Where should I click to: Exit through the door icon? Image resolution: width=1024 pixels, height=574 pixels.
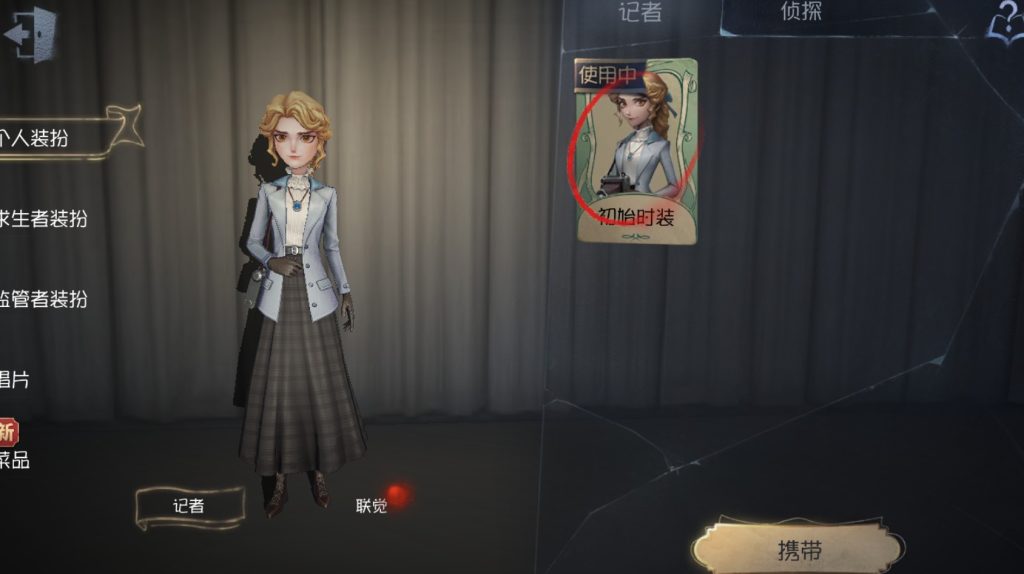[30, 35]
